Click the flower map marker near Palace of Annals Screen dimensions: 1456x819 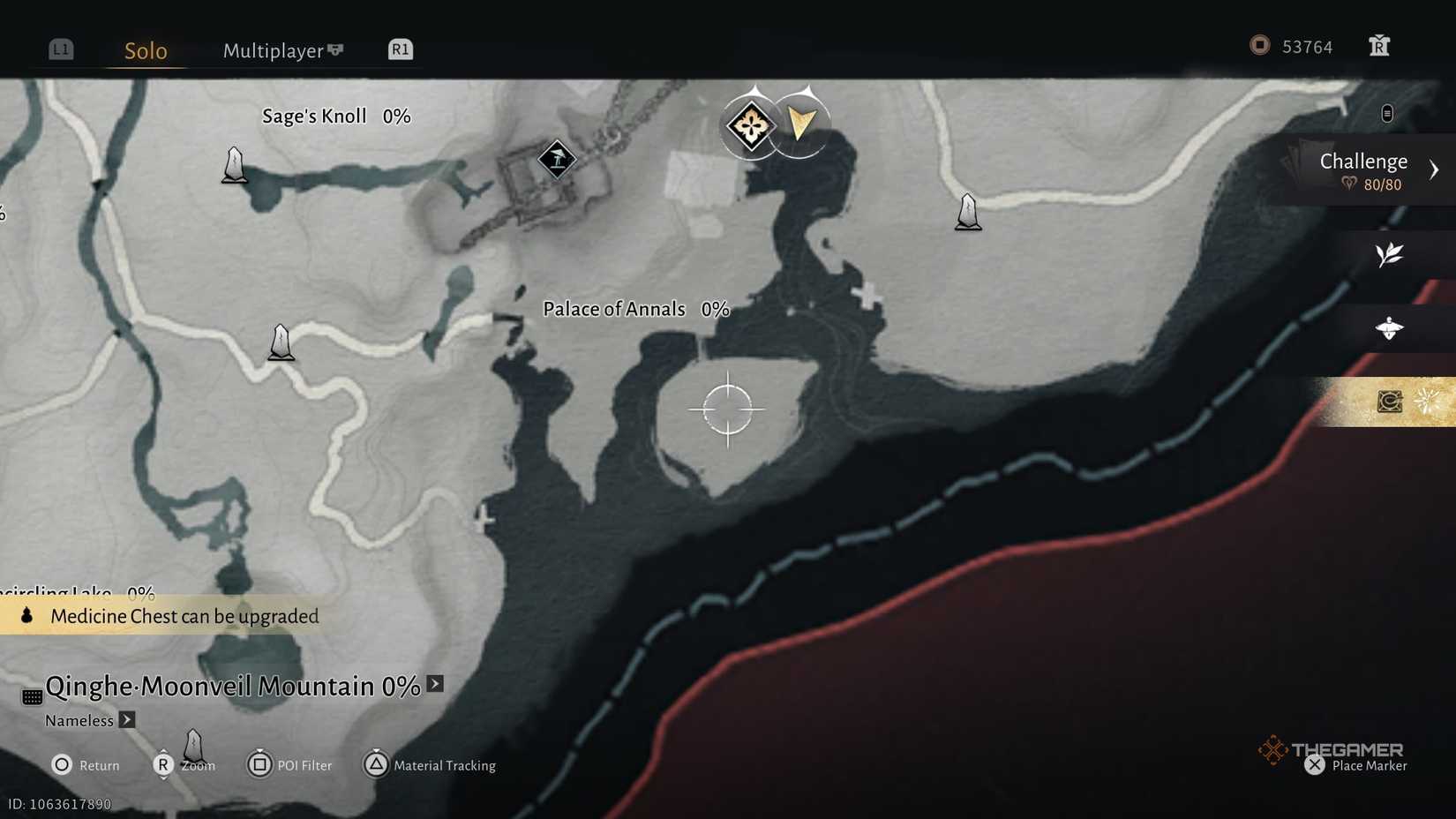(x=751, y=124)
